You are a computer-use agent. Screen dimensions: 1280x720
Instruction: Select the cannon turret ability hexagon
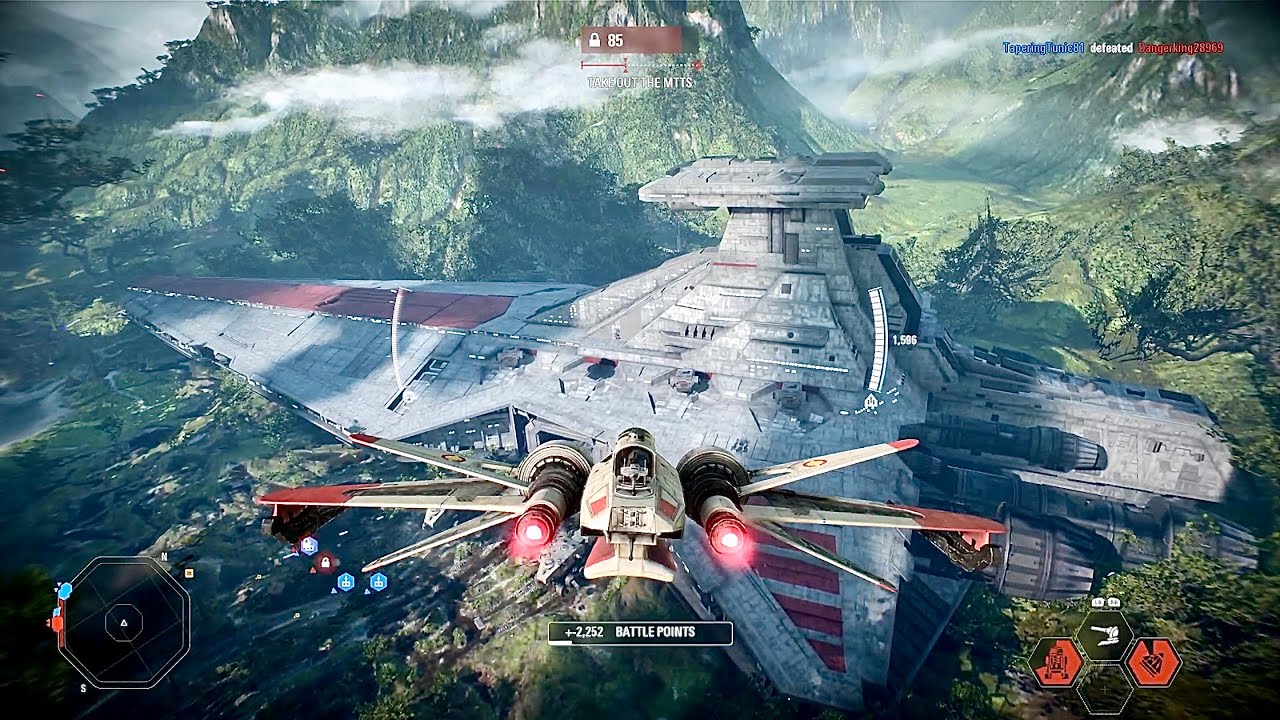1104,634
